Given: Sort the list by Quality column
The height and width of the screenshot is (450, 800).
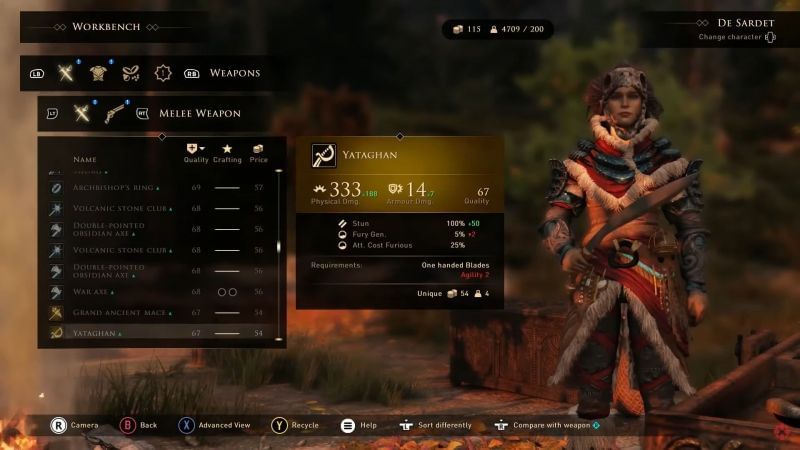Looking at the screenshot, I should pos(196,153).
